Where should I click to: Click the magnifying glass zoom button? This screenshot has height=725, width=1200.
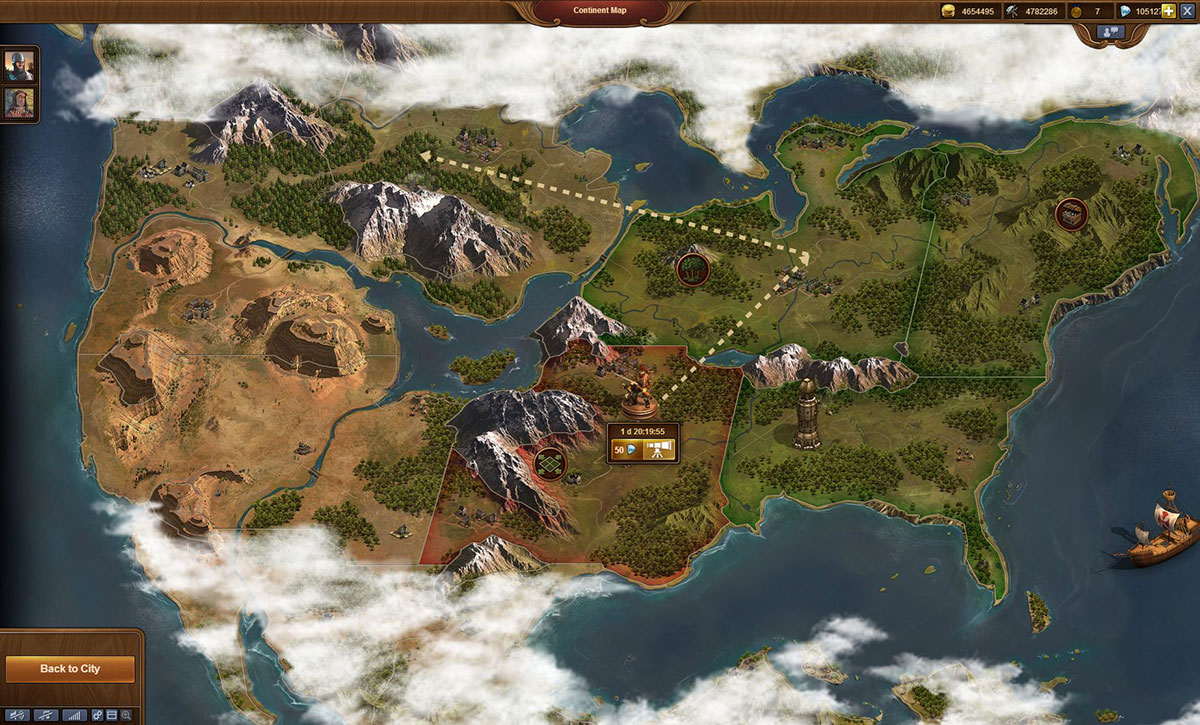pos(126,716)
